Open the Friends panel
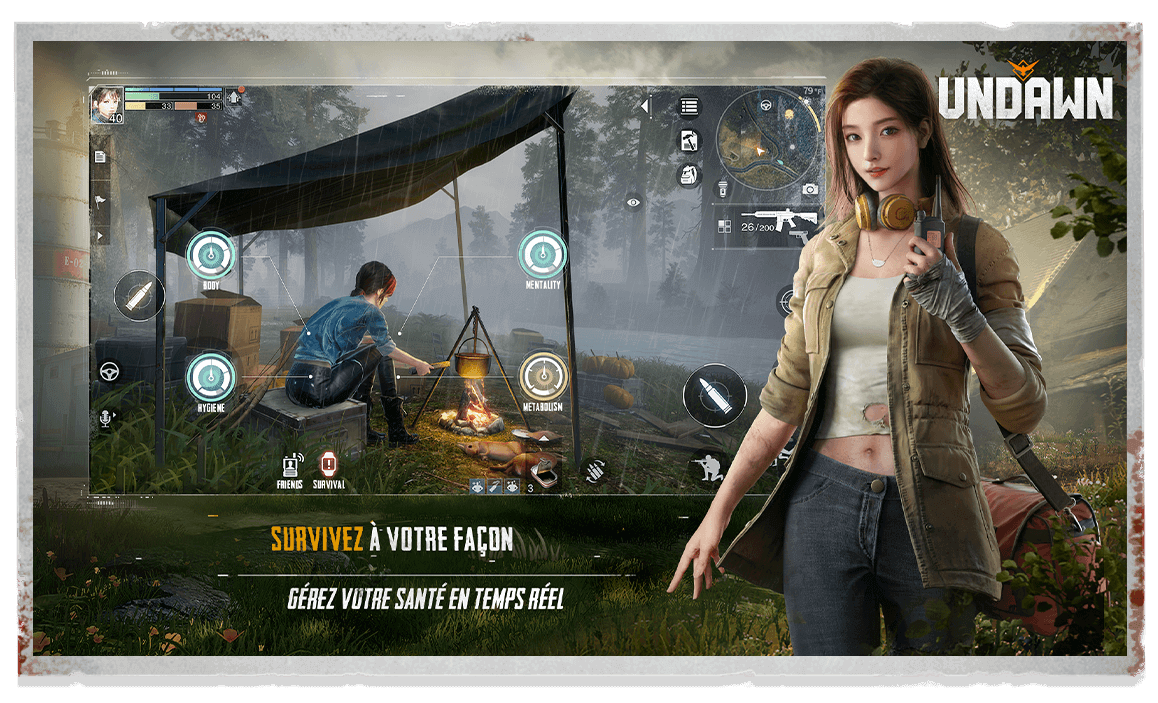1158x703 pixels. click(x=290, y=466)
